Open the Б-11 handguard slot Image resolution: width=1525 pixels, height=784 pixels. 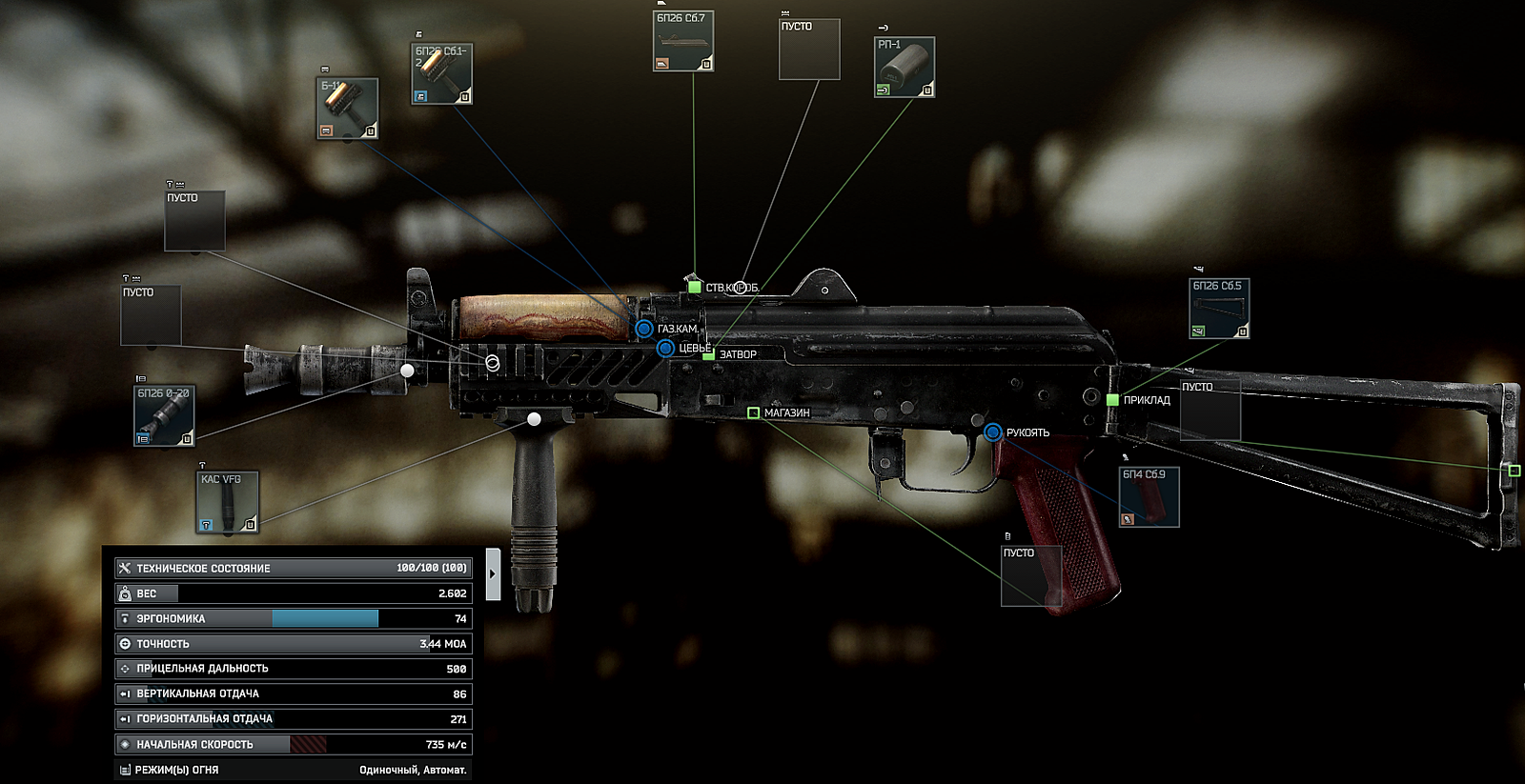[x=347, y=109]
